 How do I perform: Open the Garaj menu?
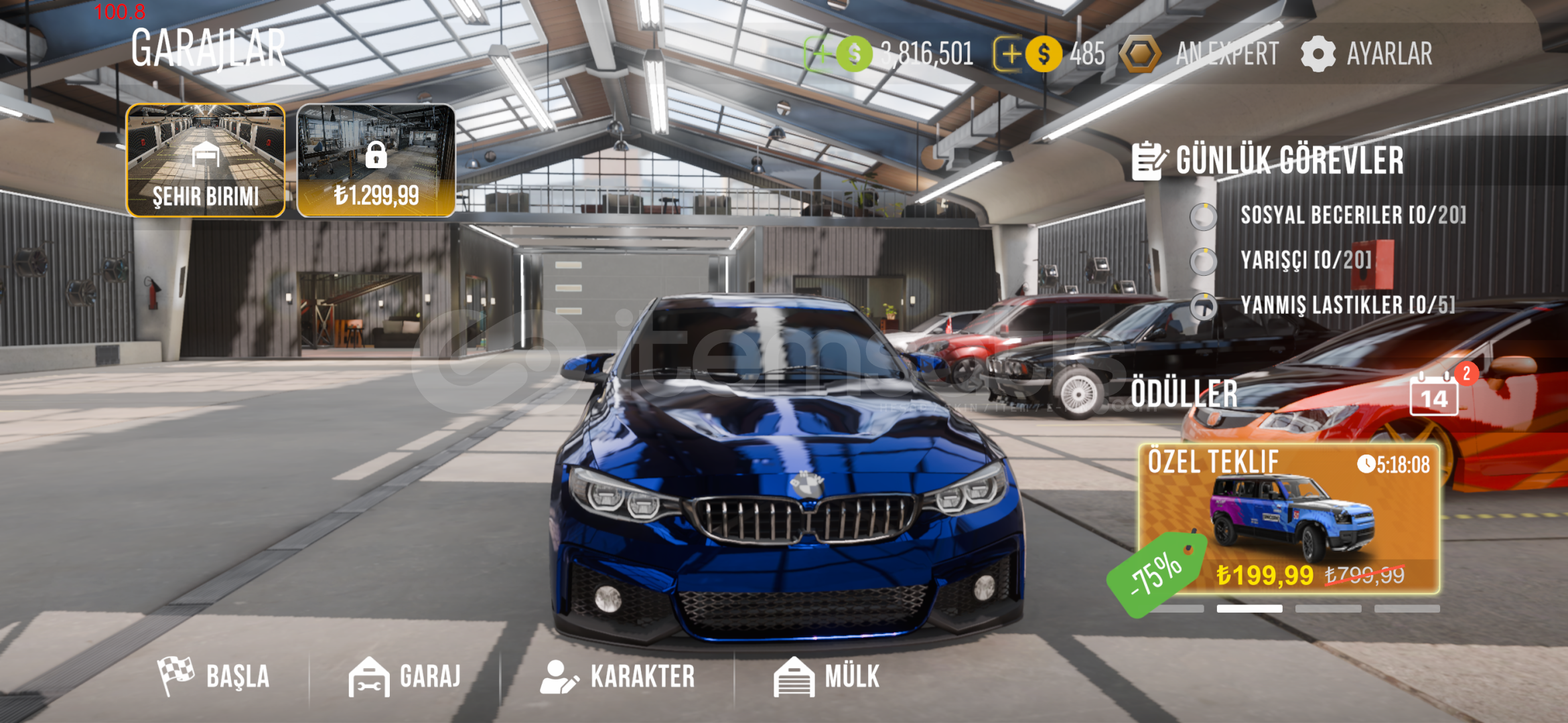click(x=405, y=676)
